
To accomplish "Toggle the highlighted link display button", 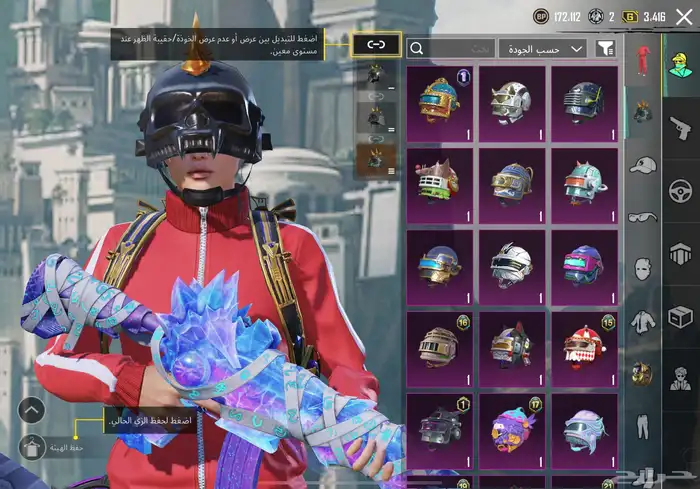I will click(376, 44).
